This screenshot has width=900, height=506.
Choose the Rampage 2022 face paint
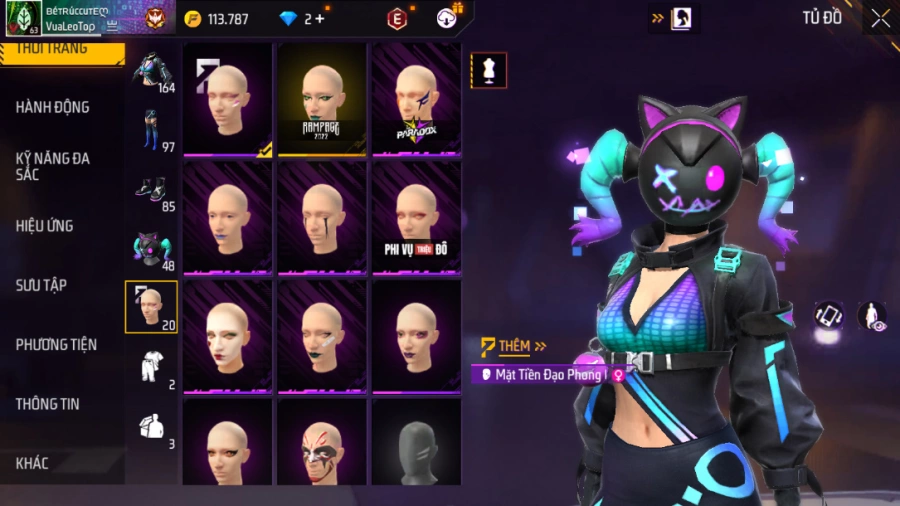pyautogui.click(x=322, y=98)
